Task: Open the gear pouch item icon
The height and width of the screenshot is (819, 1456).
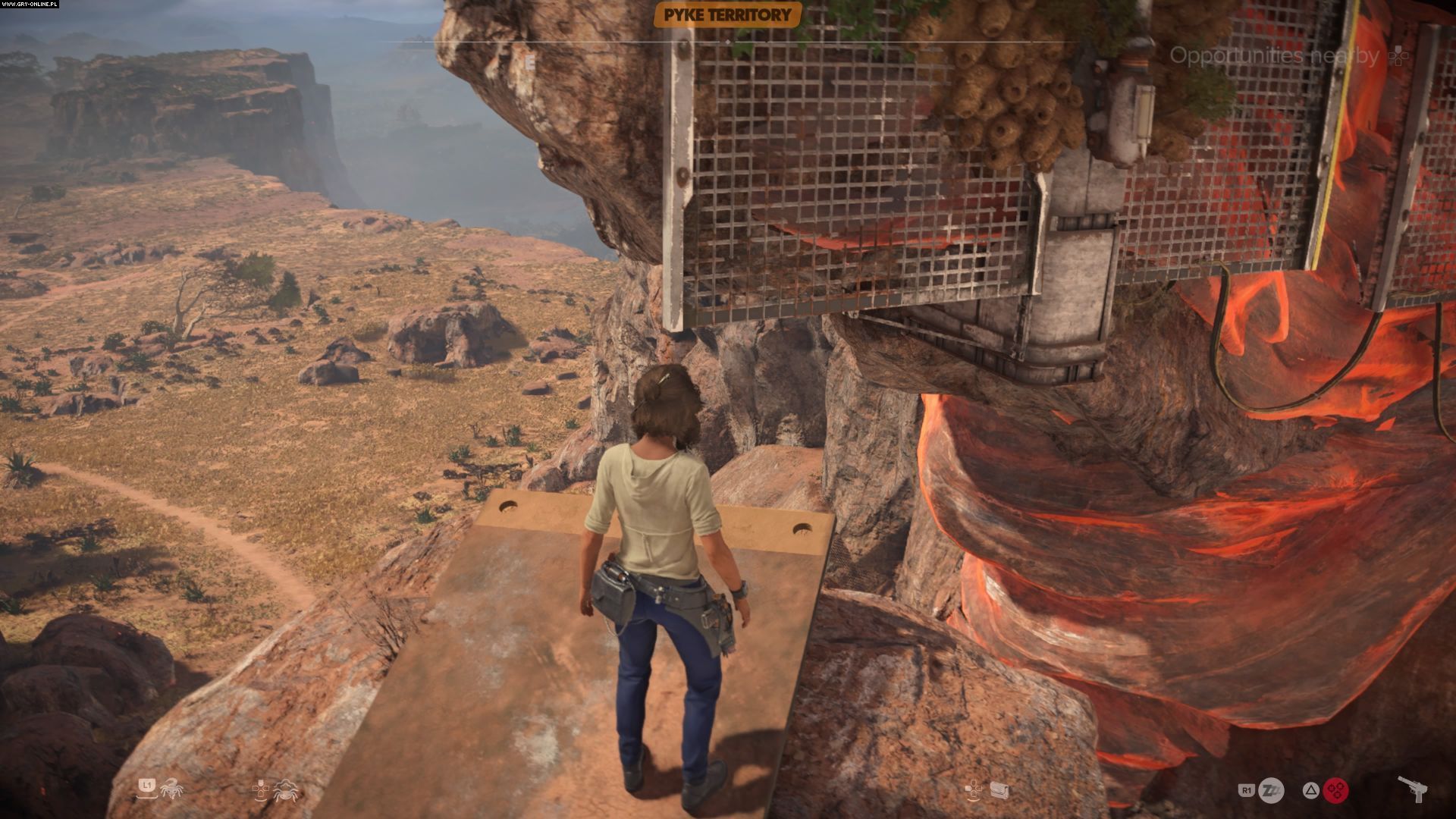Action: click(999, 791)
